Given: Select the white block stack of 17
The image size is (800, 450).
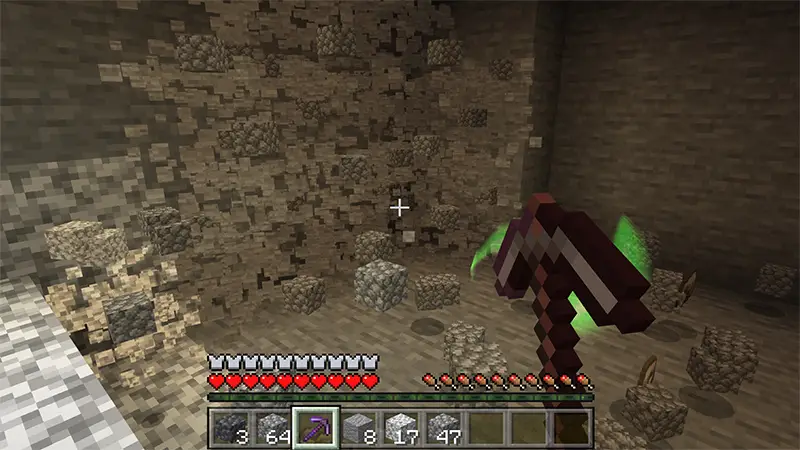Looking at the screenshot, I should point(401,427).
